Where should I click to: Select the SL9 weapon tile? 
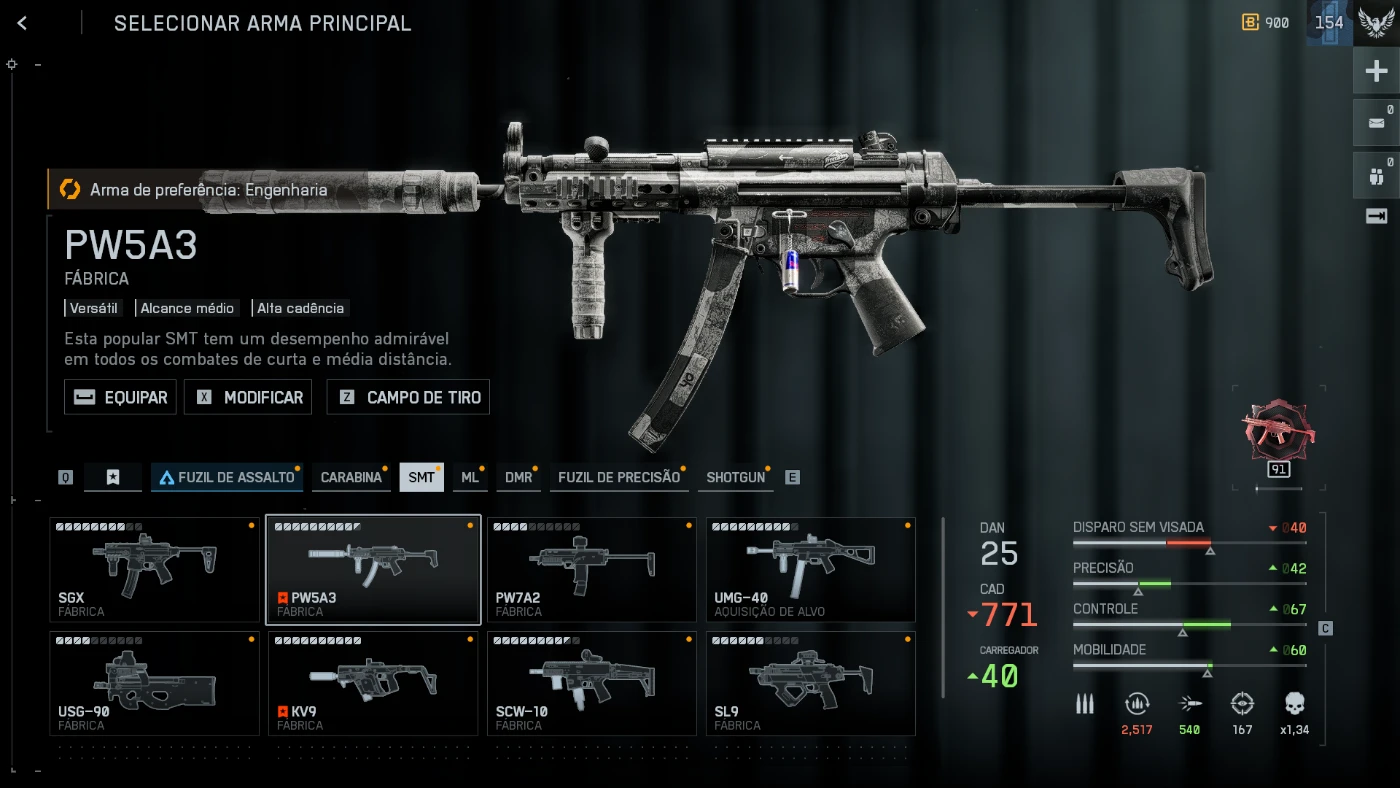[x=810, y=683]
